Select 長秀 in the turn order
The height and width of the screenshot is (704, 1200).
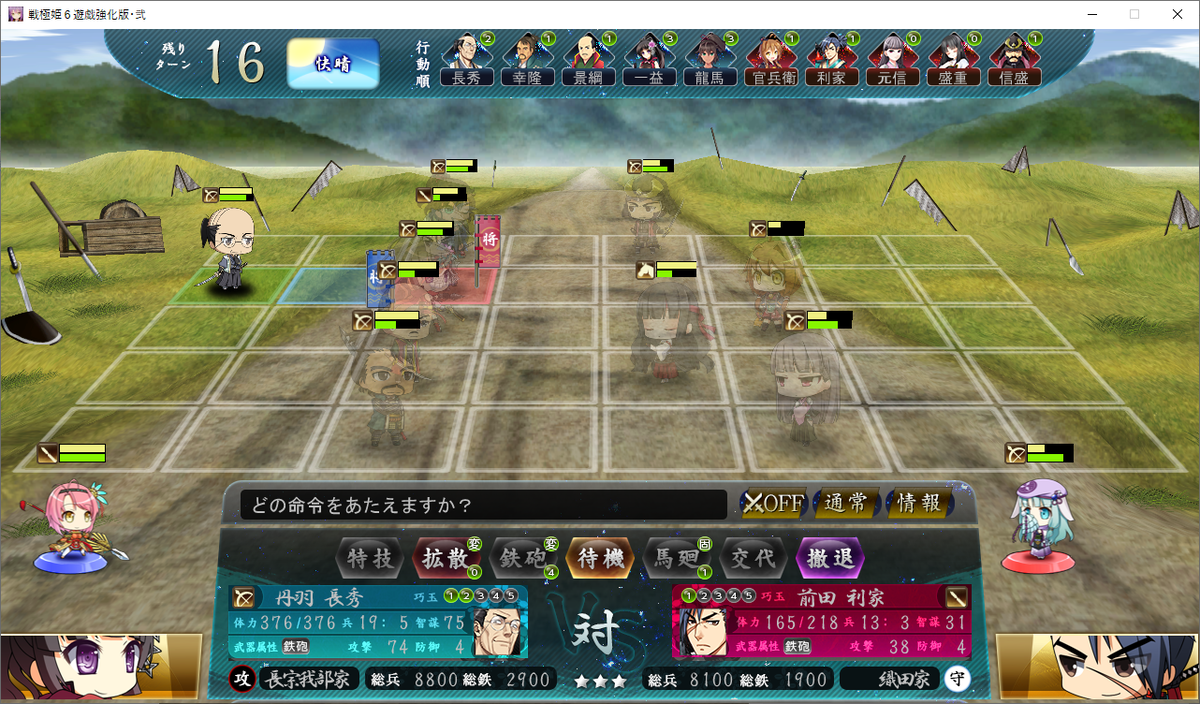pyautogui.click(x=467, y=60)
